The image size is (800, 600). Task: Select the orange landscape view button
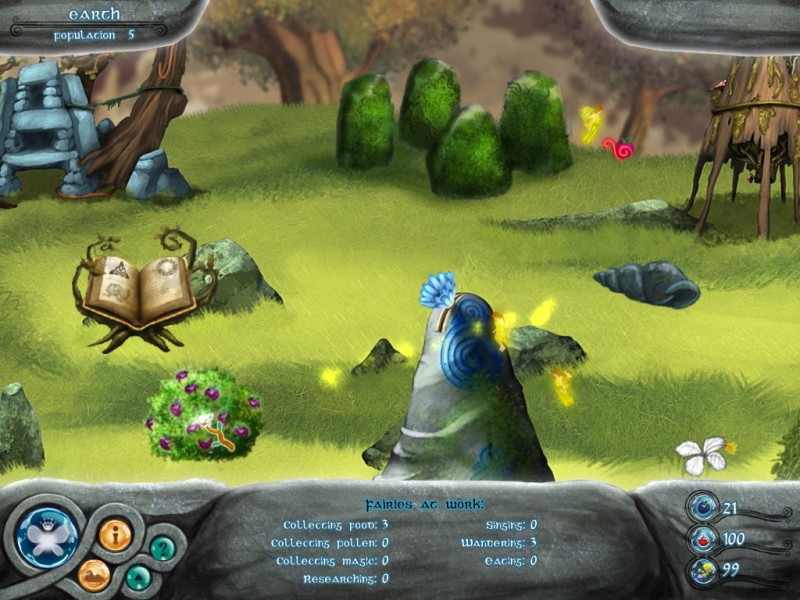click(94, 574)
